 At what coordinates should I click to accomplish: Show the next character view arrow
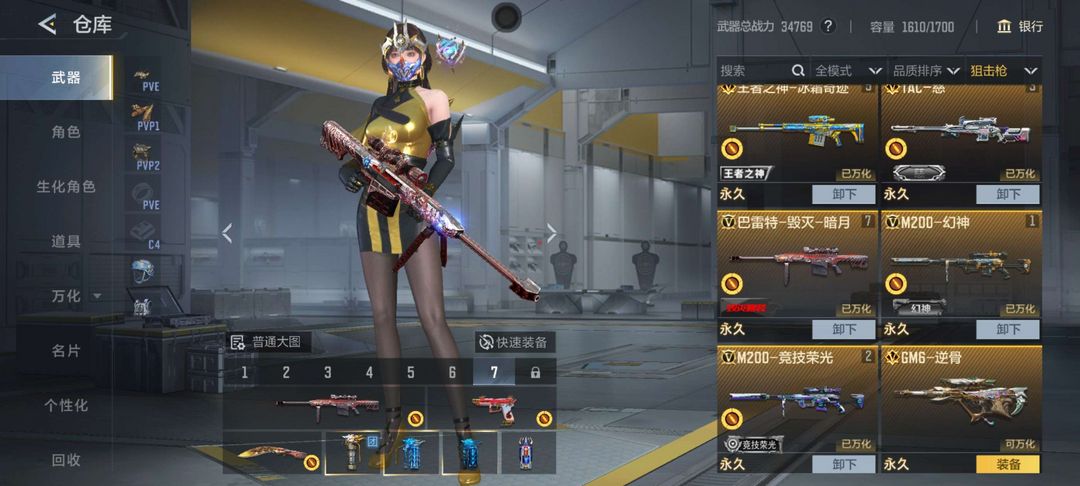click(551, 233)
